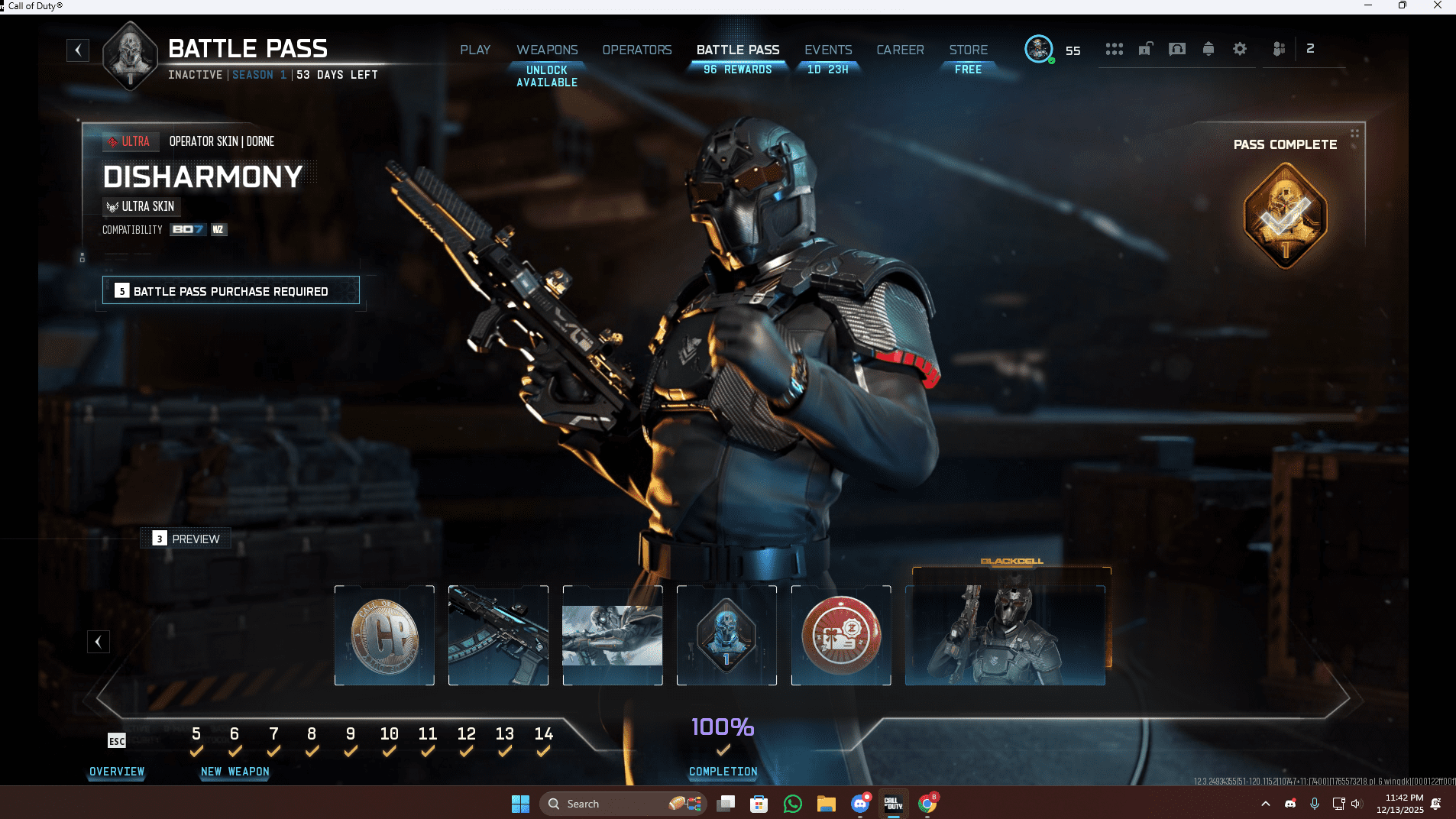Open the EVENTS tab showing 1D 23H
The height and width of the screenshot is (819, 1456).
827,49
